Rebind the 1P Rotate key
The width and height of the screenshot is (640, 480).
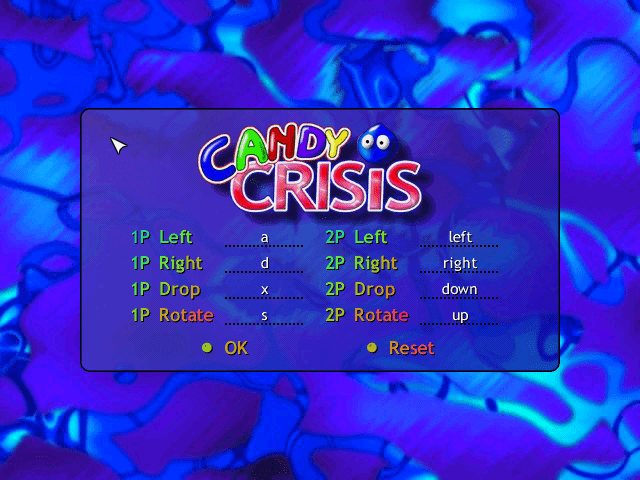264,316
